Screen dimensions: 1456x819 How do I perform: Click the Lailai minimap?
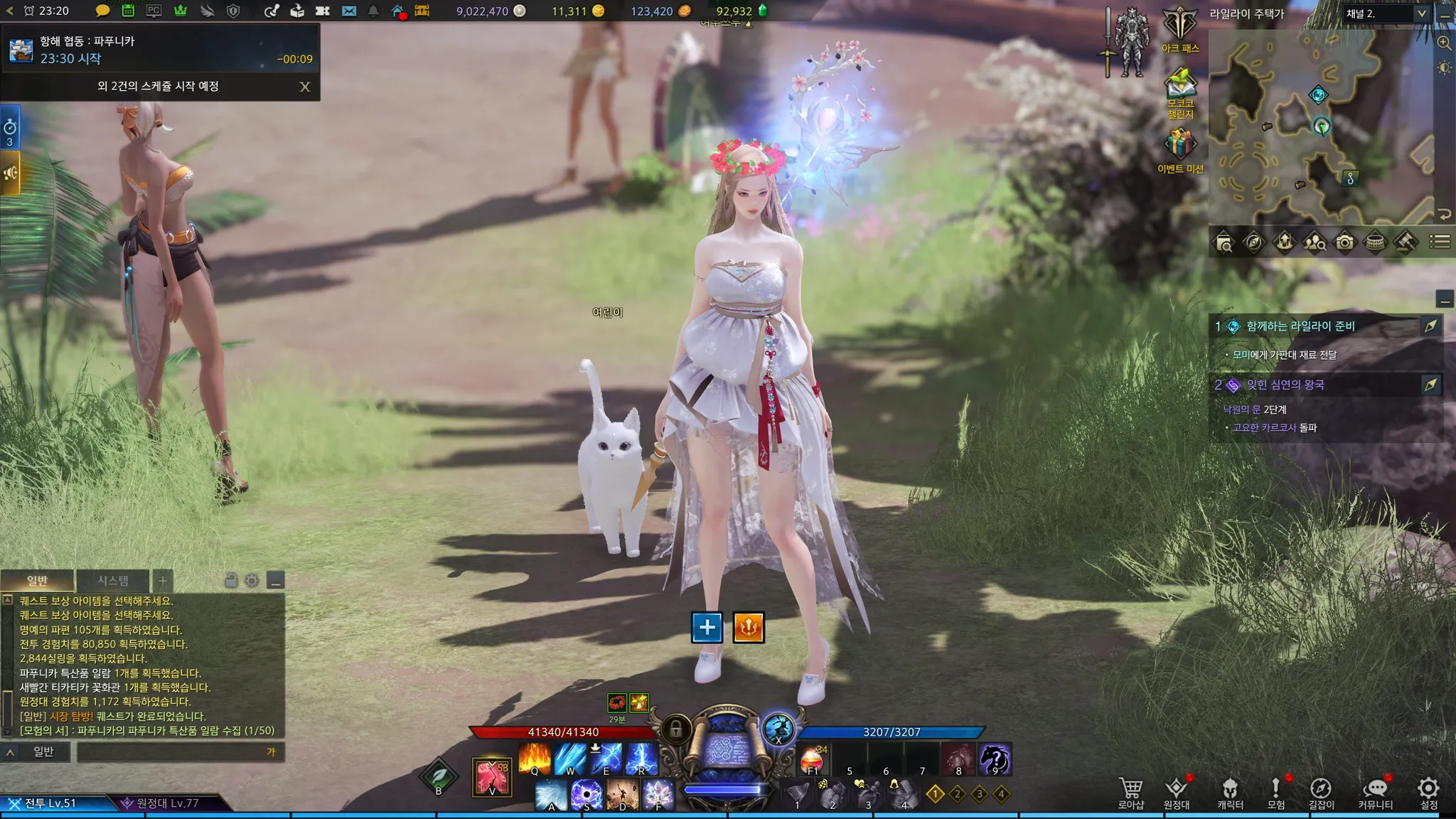pos(1321,128)
